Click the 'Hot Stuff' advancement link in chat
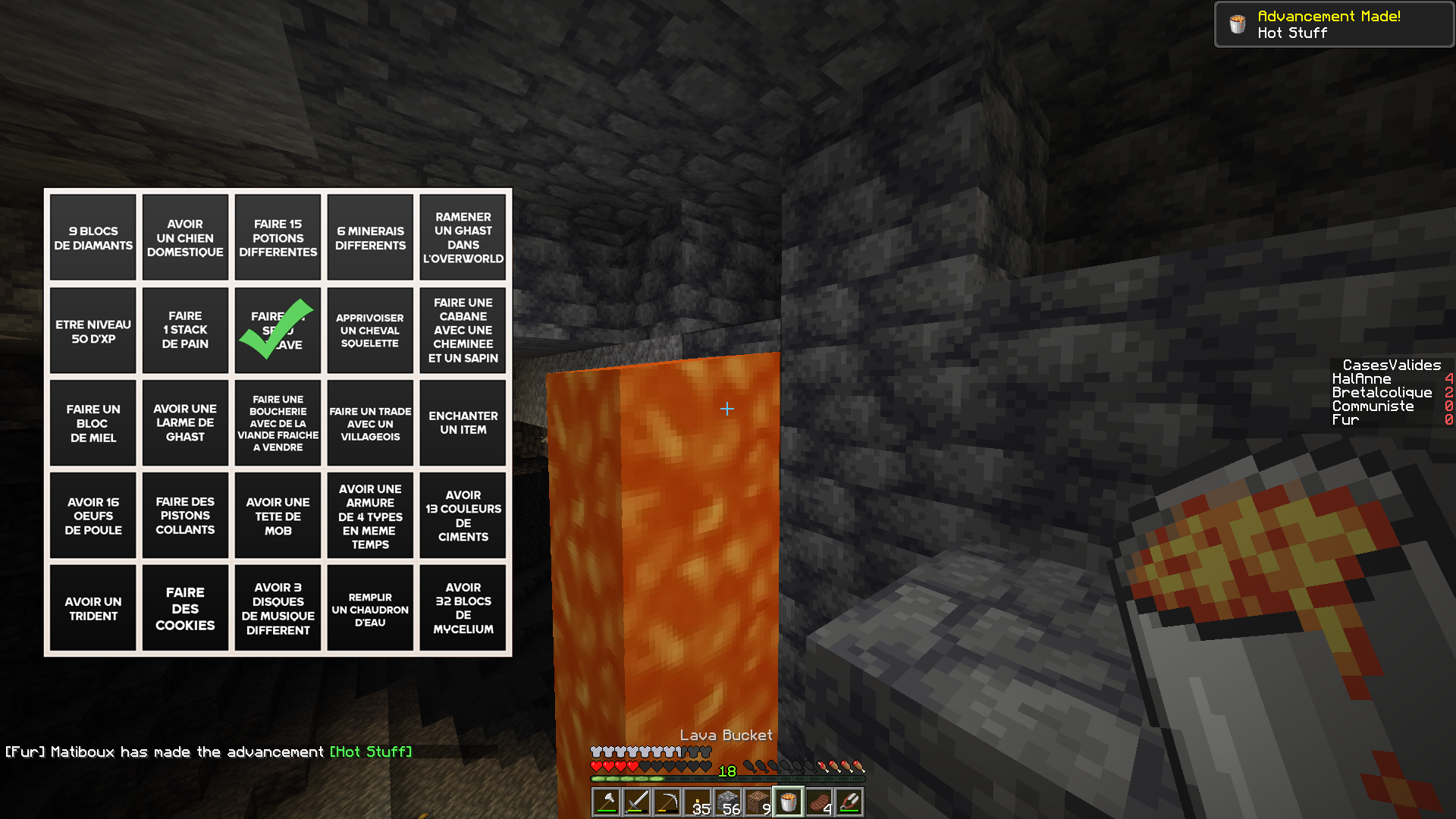This screenshot has width=1456, height=819. pos(371,752)
